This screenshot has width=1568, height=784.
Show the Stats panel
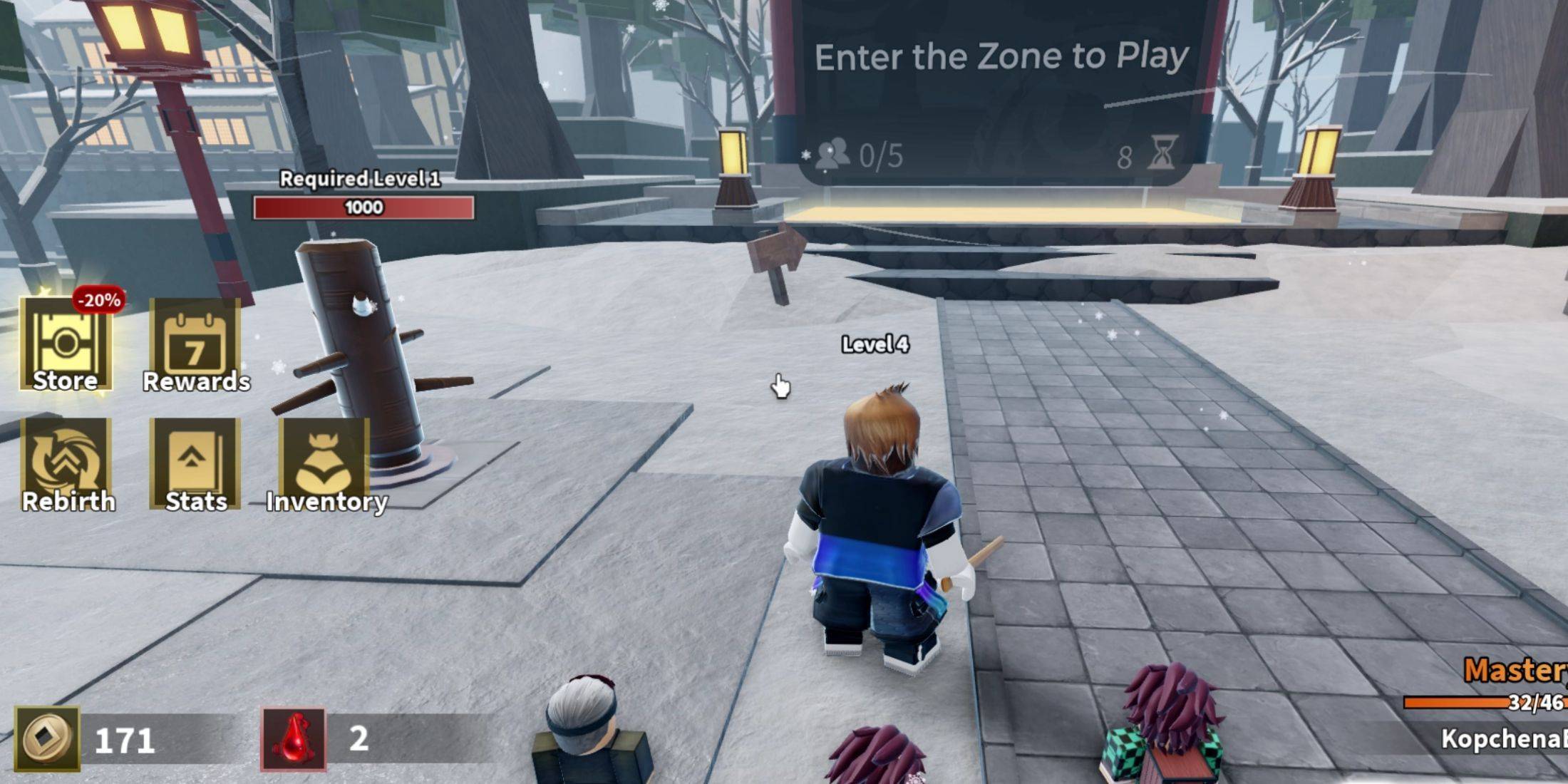click(195, 465)
